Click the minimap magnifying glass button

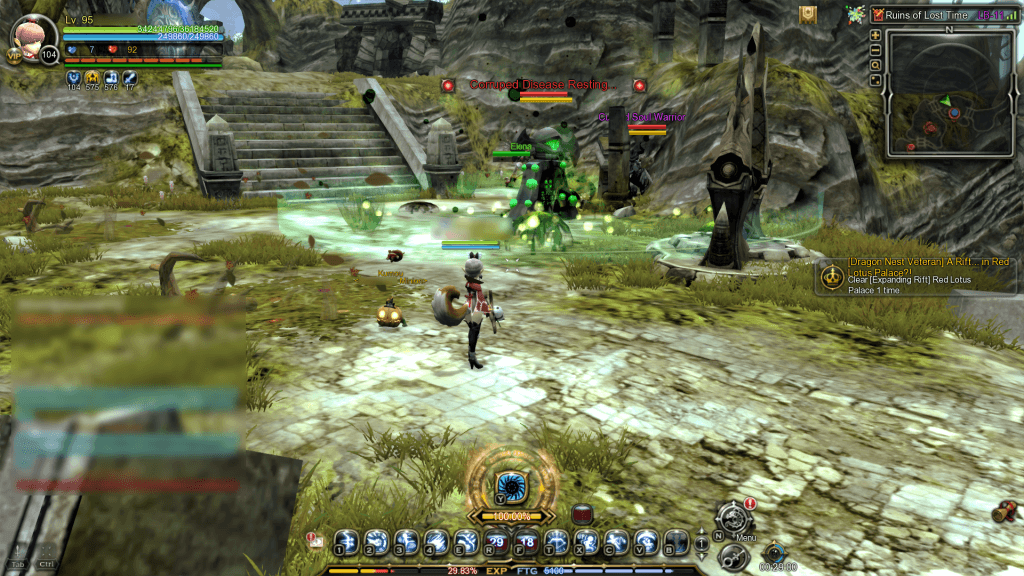click(876, 65)
